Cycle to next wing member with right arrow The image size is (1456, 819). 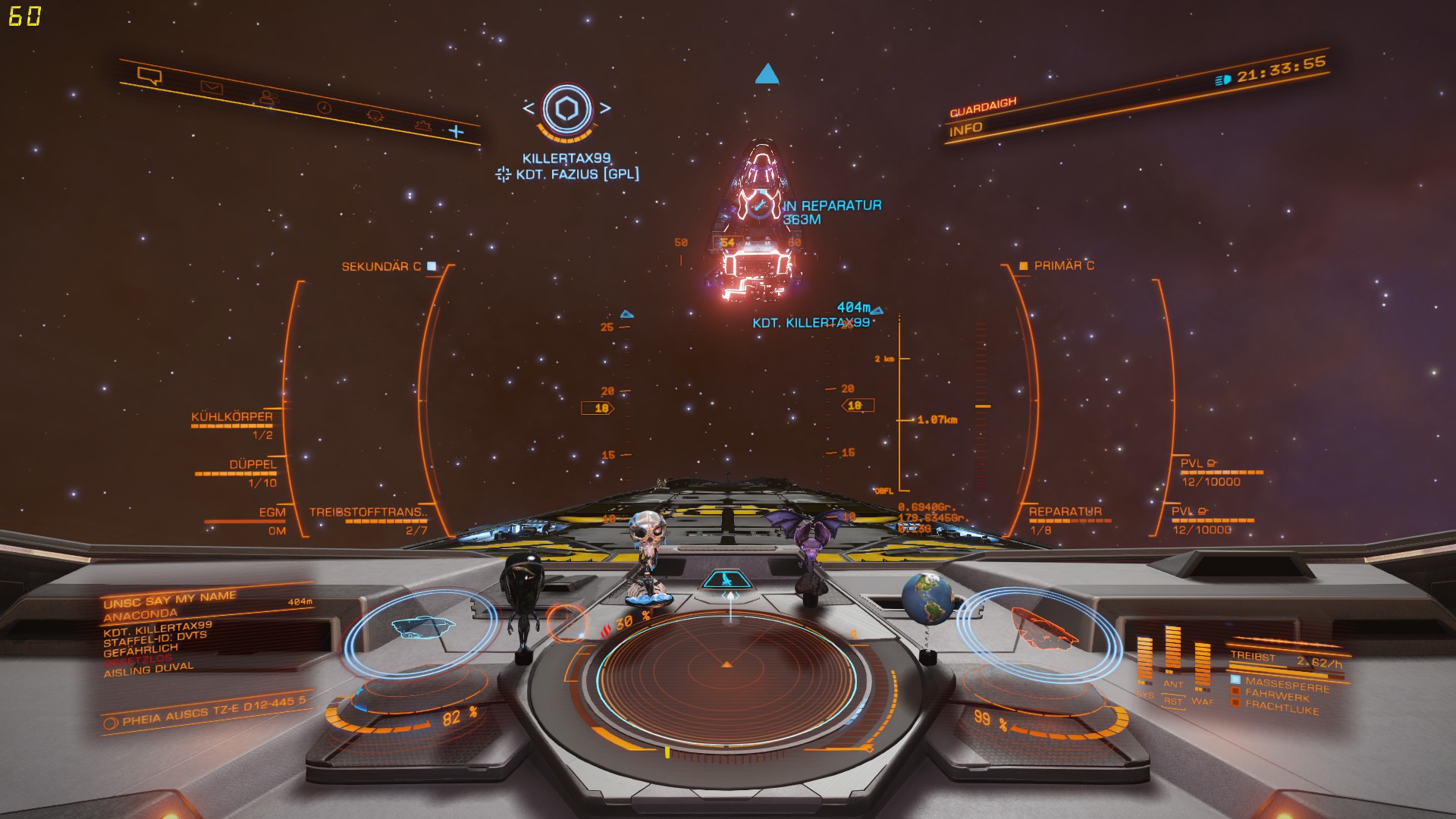point(605,108)
